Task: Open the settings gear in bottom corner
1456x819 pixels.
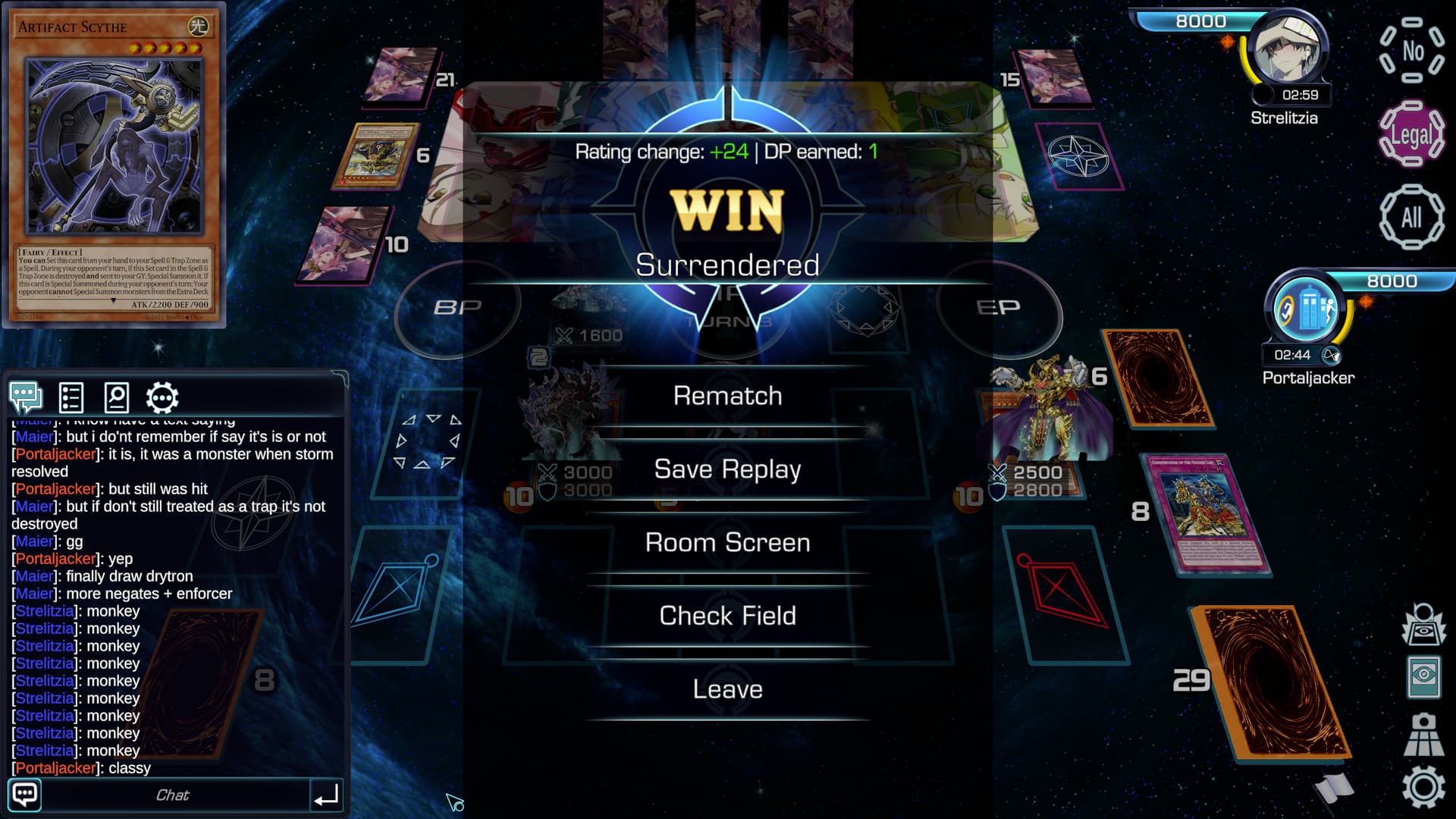Action: point(1423,787)
